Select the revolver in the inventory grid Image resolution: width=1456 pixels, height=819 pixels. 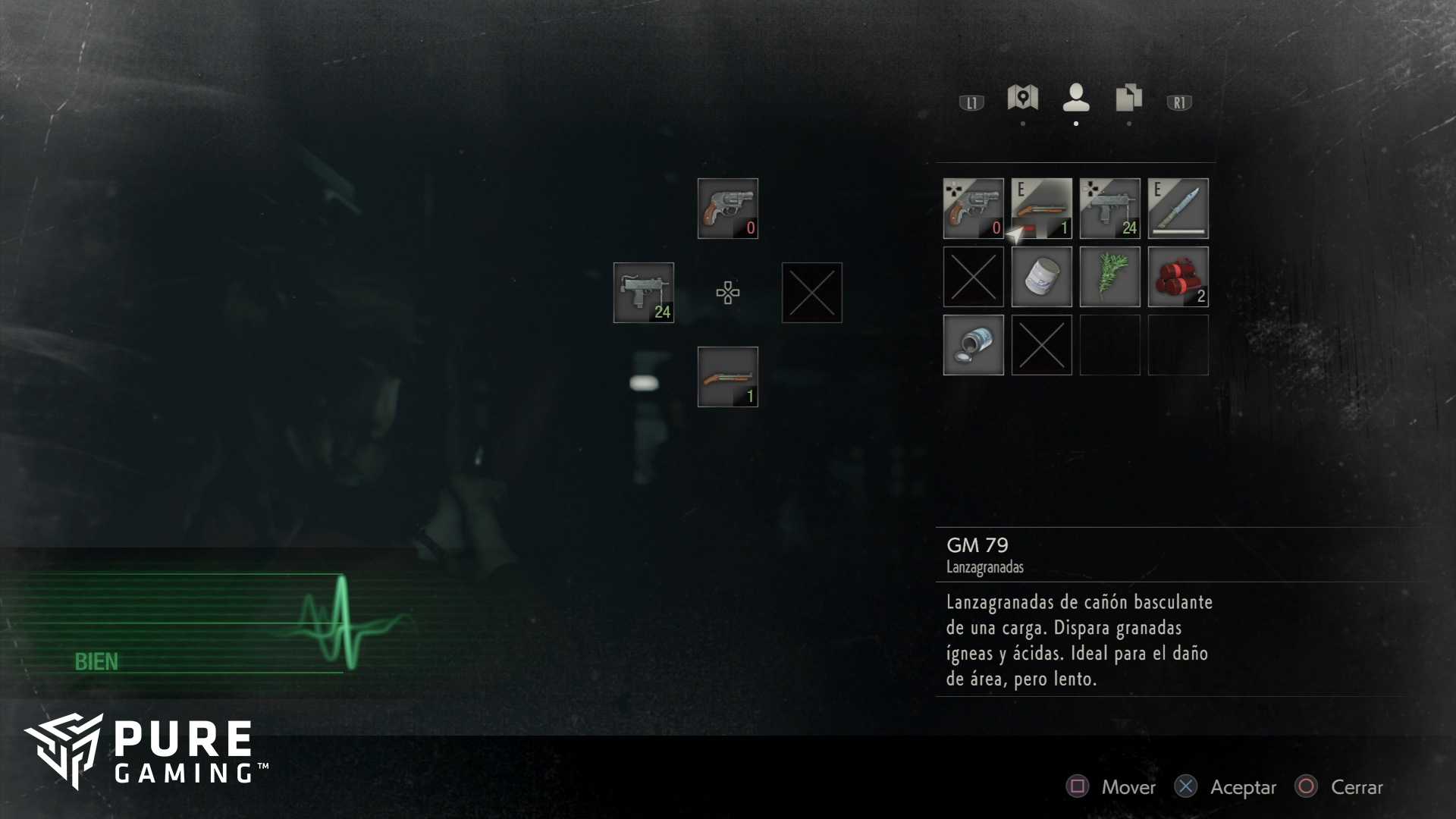[x=973, y=209]
